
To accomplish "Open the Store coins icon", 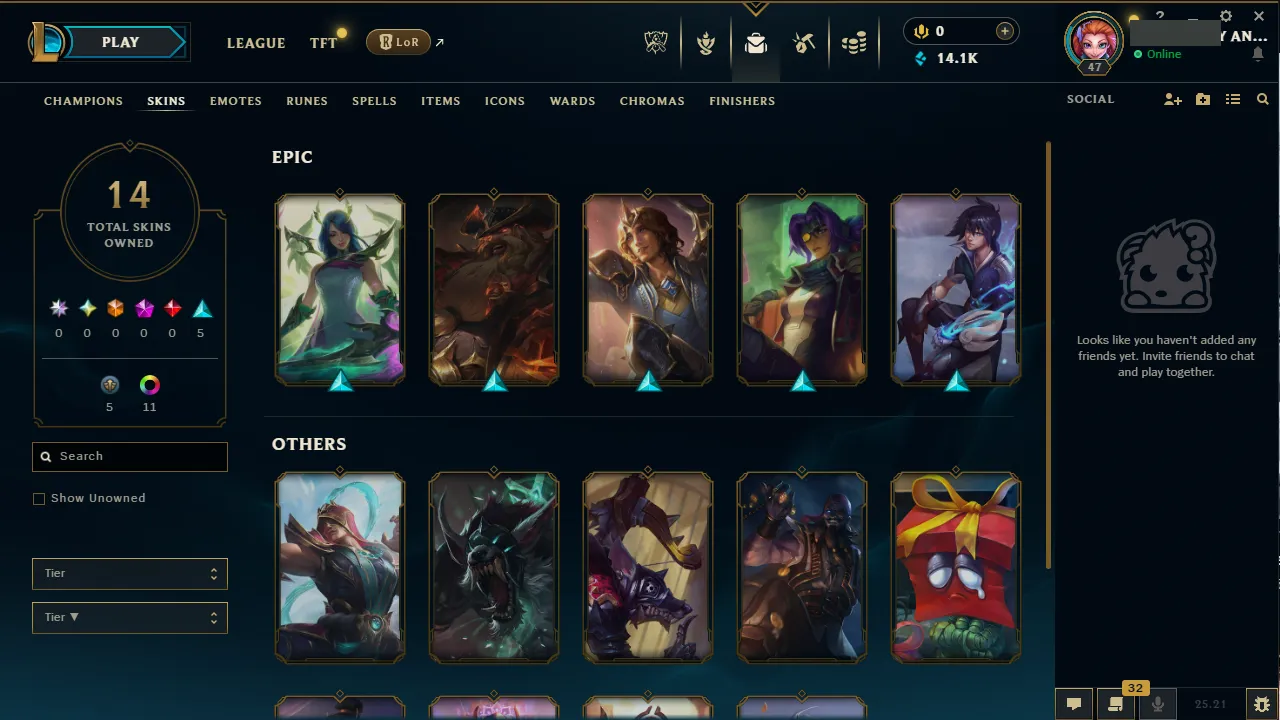I will (855, 42).
